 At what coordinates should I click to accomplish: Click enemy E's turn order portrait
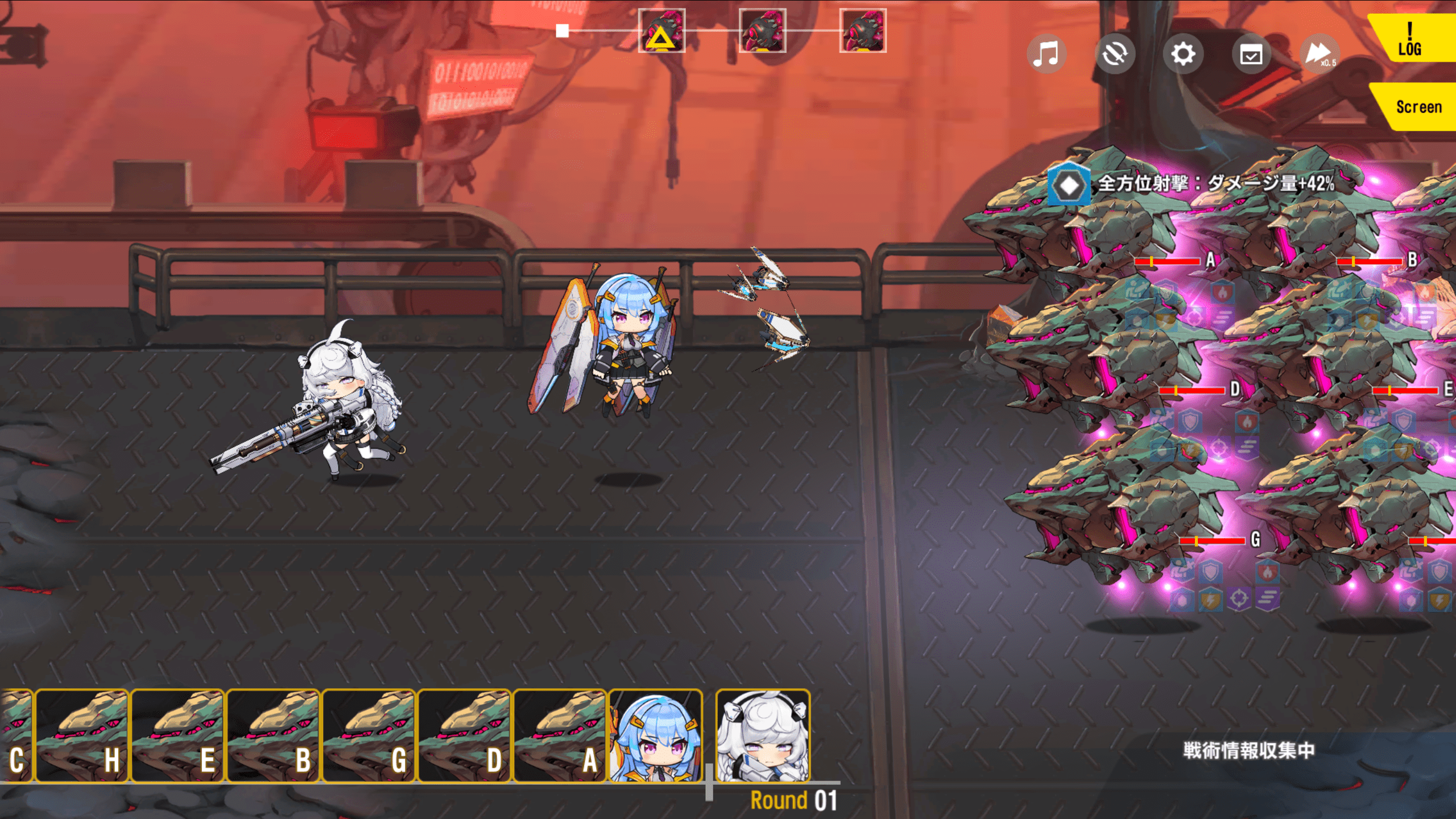(177, 735)
